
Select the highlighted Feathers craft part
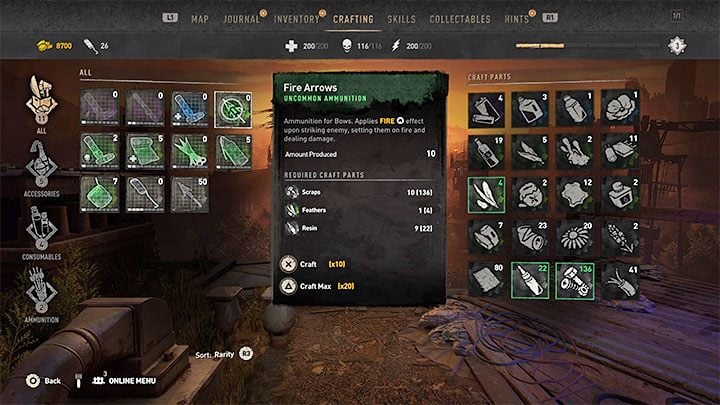point(487,194)
